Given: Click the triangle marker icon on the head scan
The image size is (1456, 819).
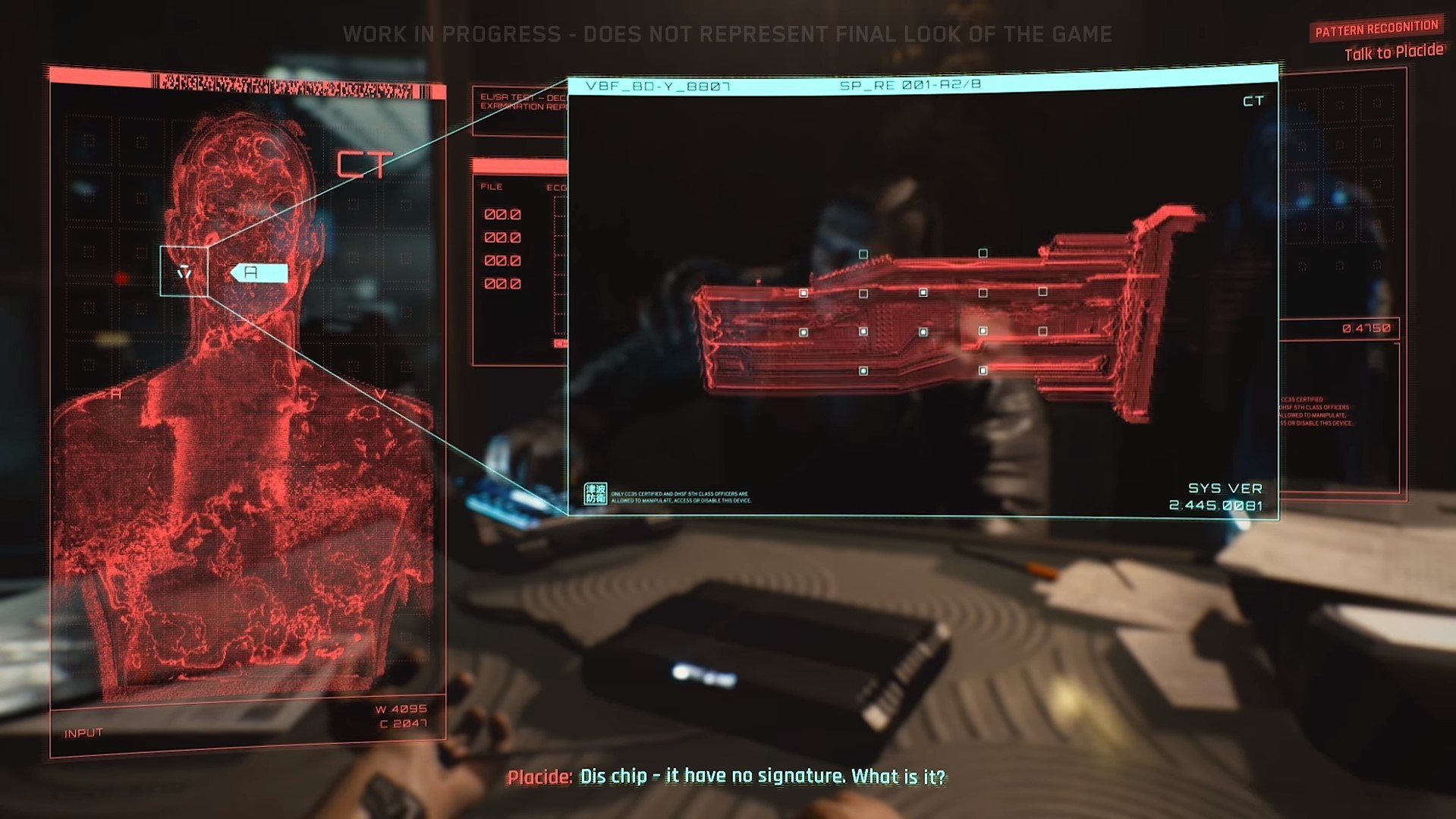Looking at the screenshot, I should point(184,272).
